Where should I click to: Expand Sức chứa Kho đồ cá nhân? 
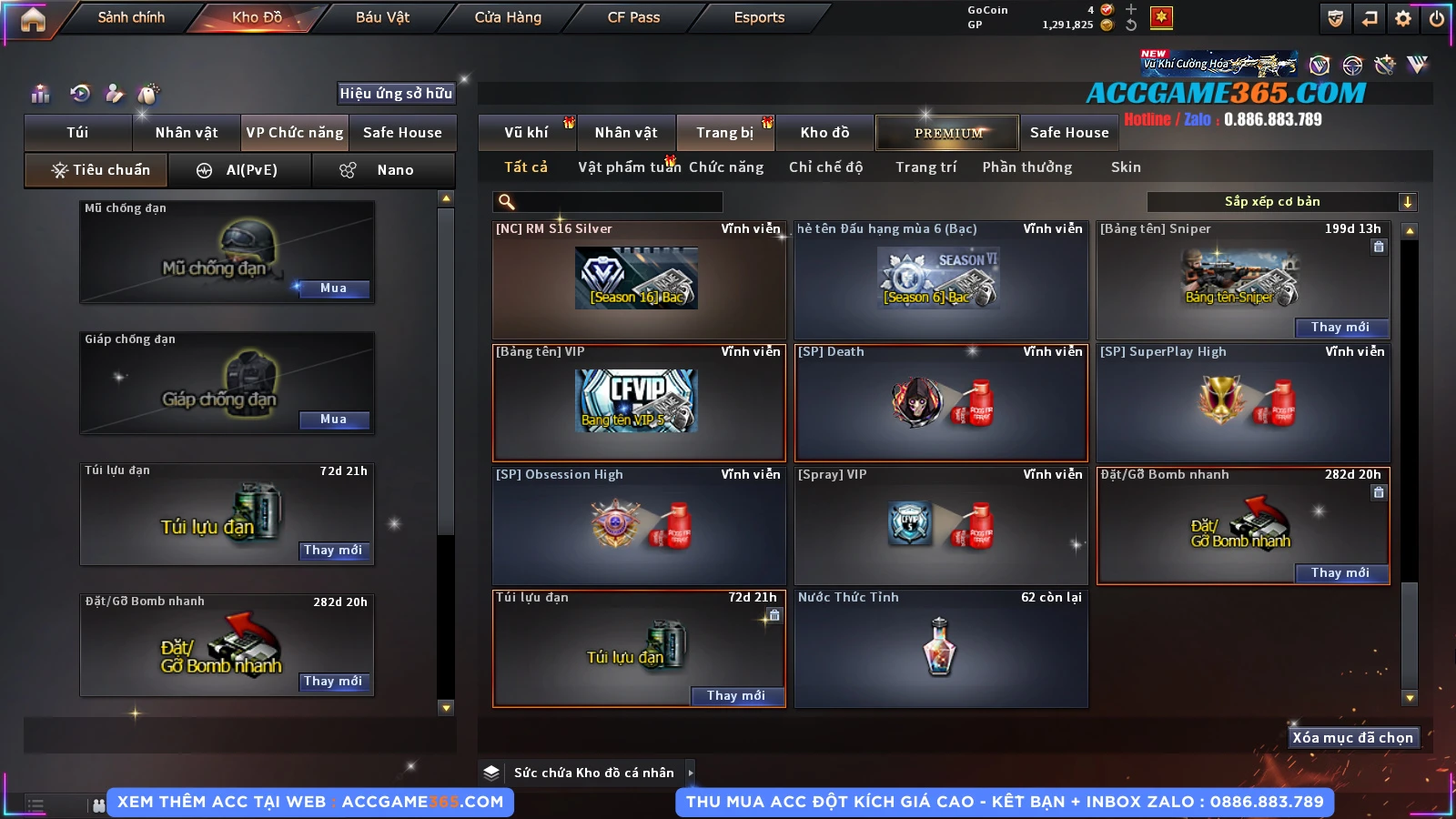click(x=691, y=773)
